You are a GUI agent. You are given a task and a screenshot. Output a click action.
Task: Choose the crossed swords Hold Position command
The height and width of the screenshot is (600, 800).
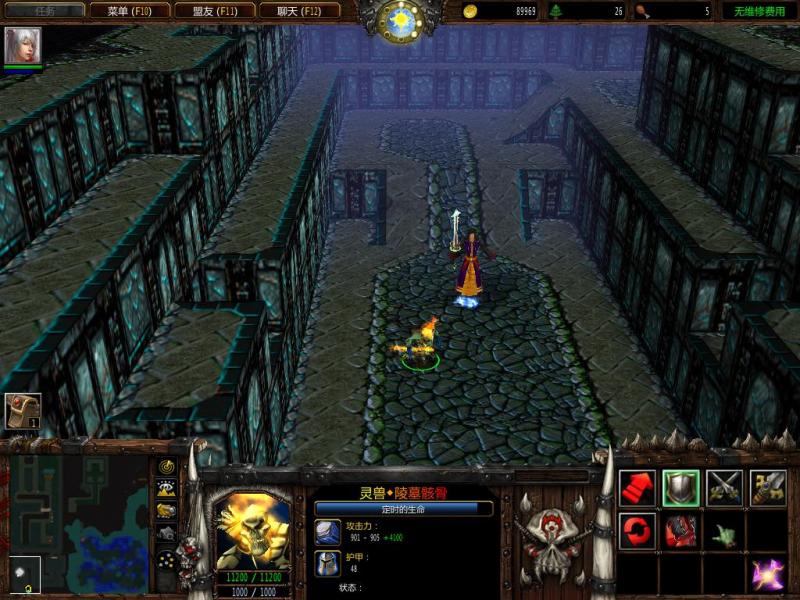(x=725, y=487)
